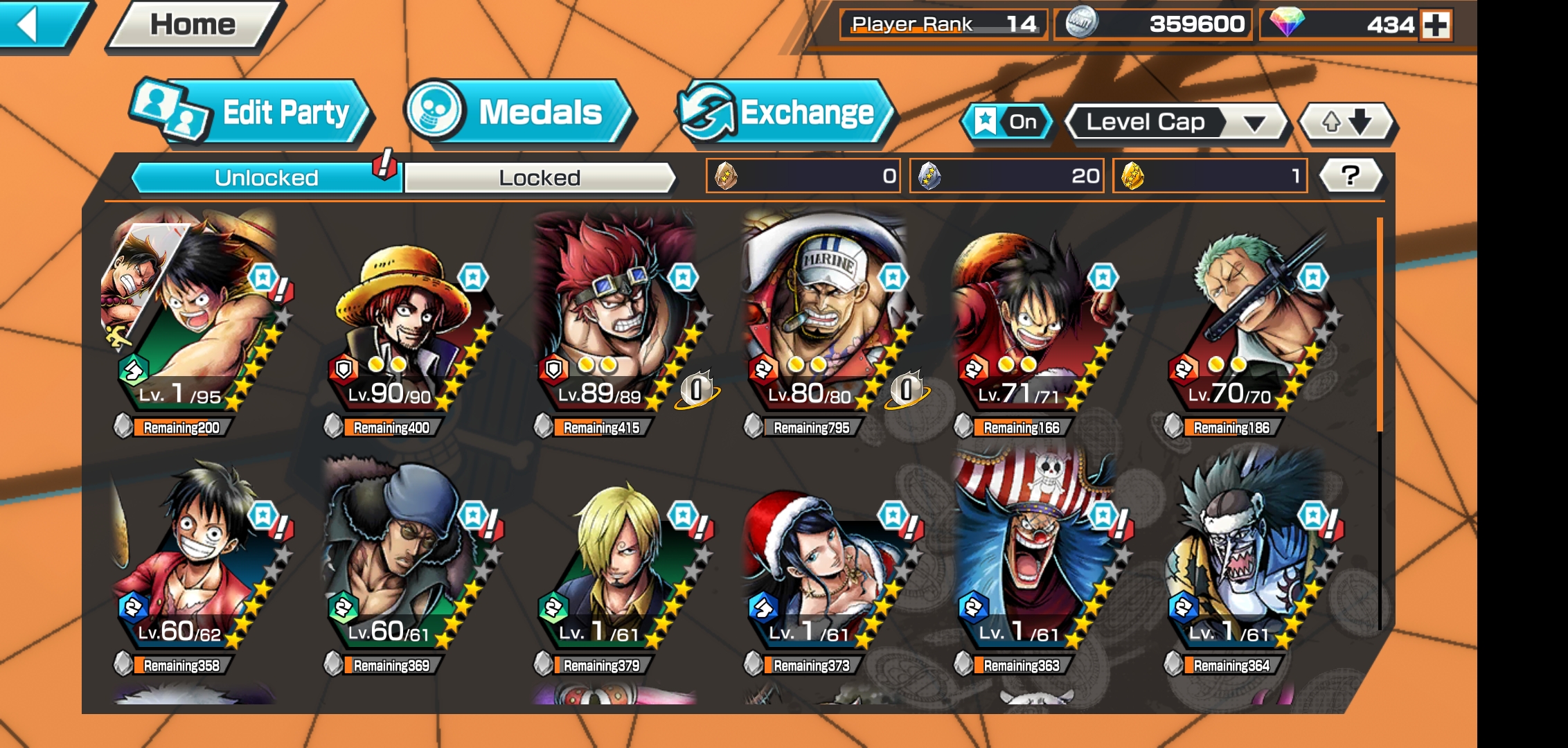Switch to the Locked tab

(x=538, y=177)
